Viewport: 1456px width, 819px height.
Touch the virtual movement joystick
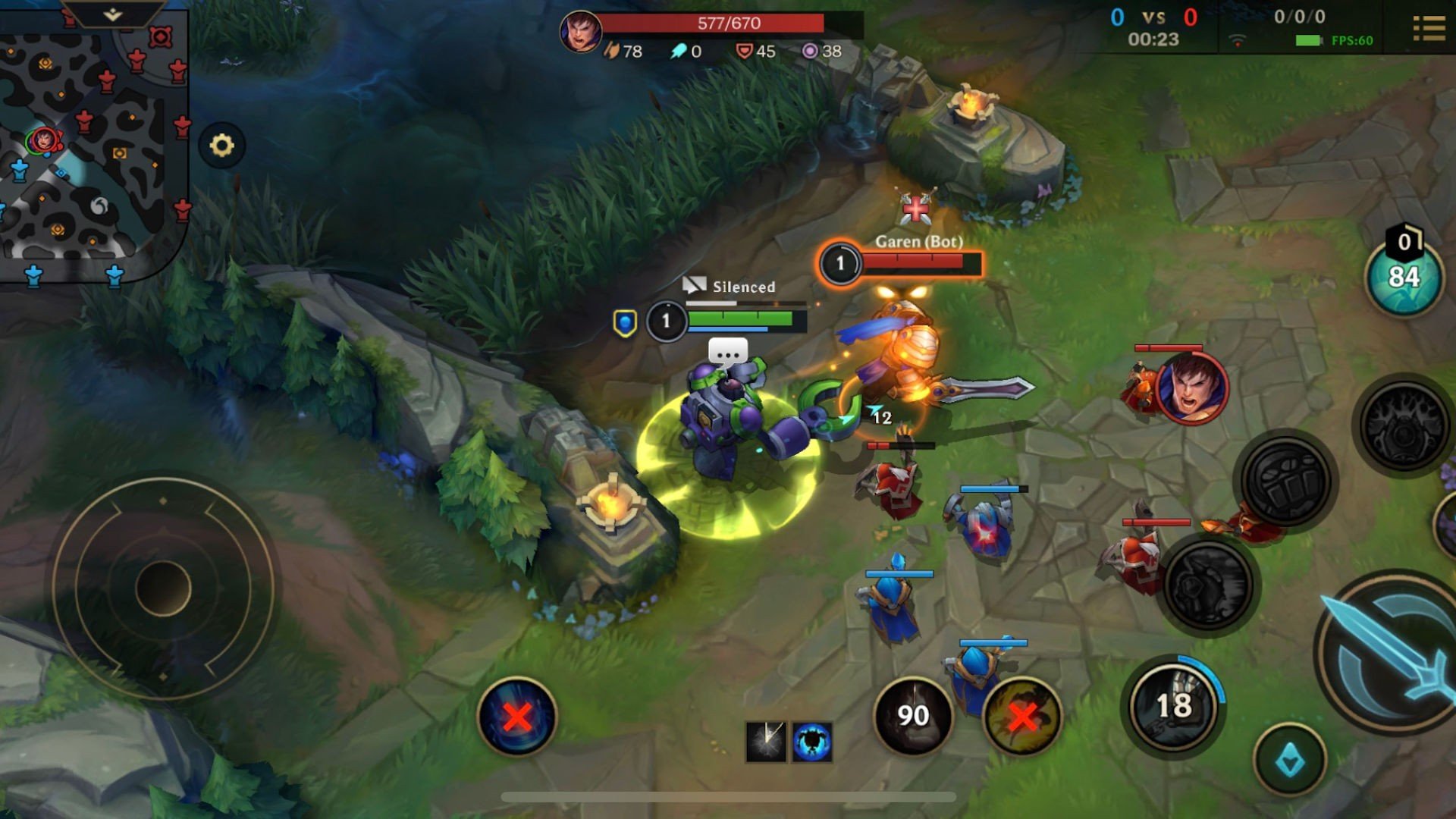163,588
